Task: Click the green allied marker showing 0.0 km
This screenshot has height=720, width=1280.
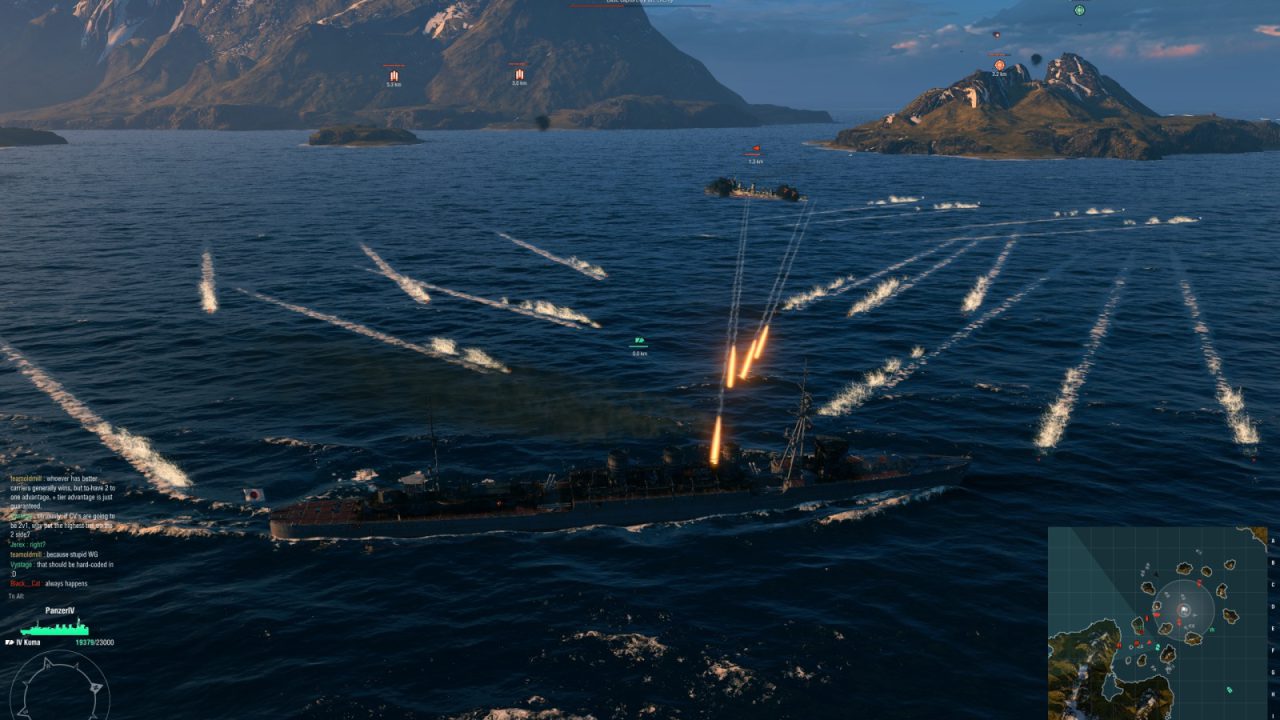Action: click(638, 342)
